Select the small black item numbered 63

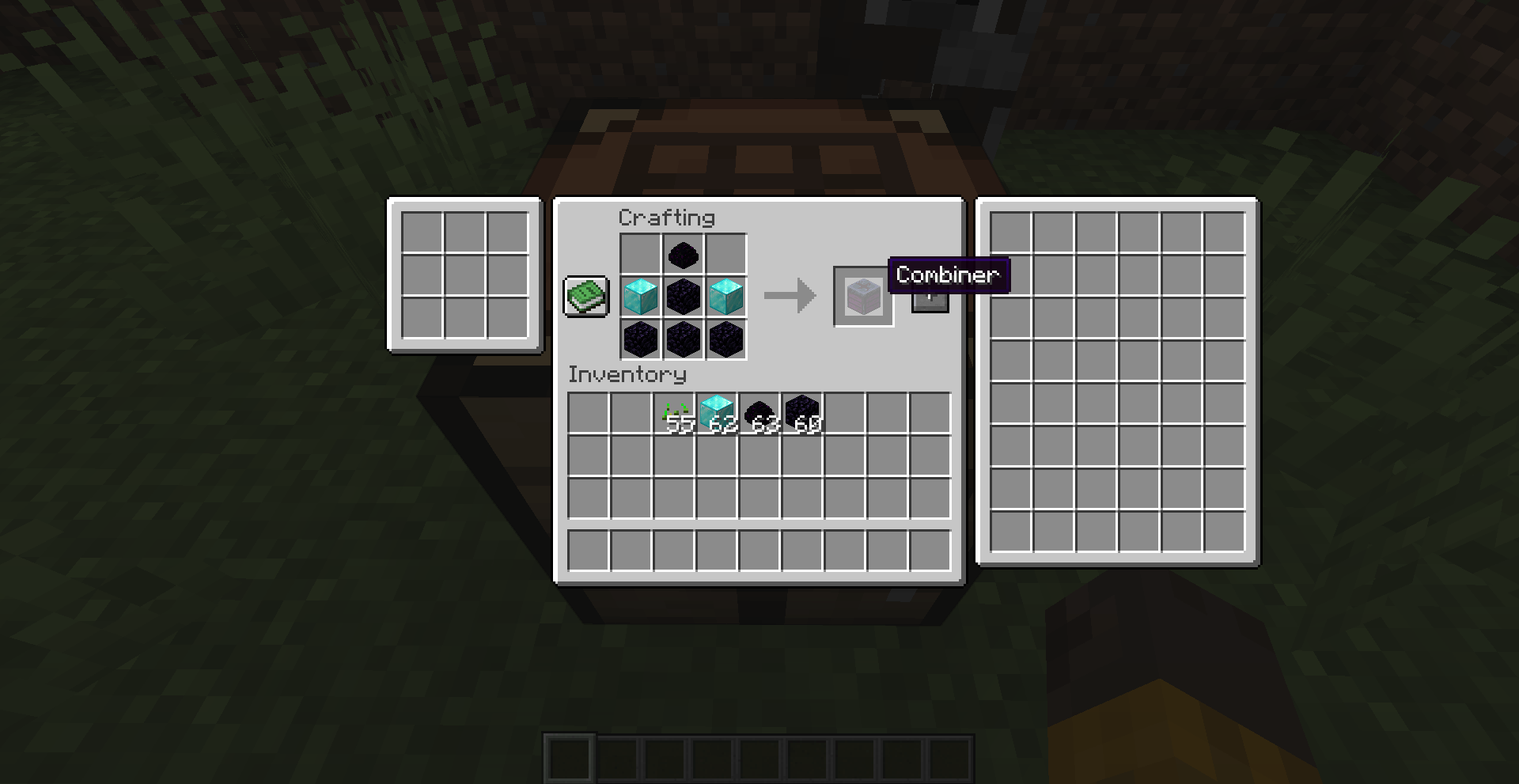tap(758, 411)
